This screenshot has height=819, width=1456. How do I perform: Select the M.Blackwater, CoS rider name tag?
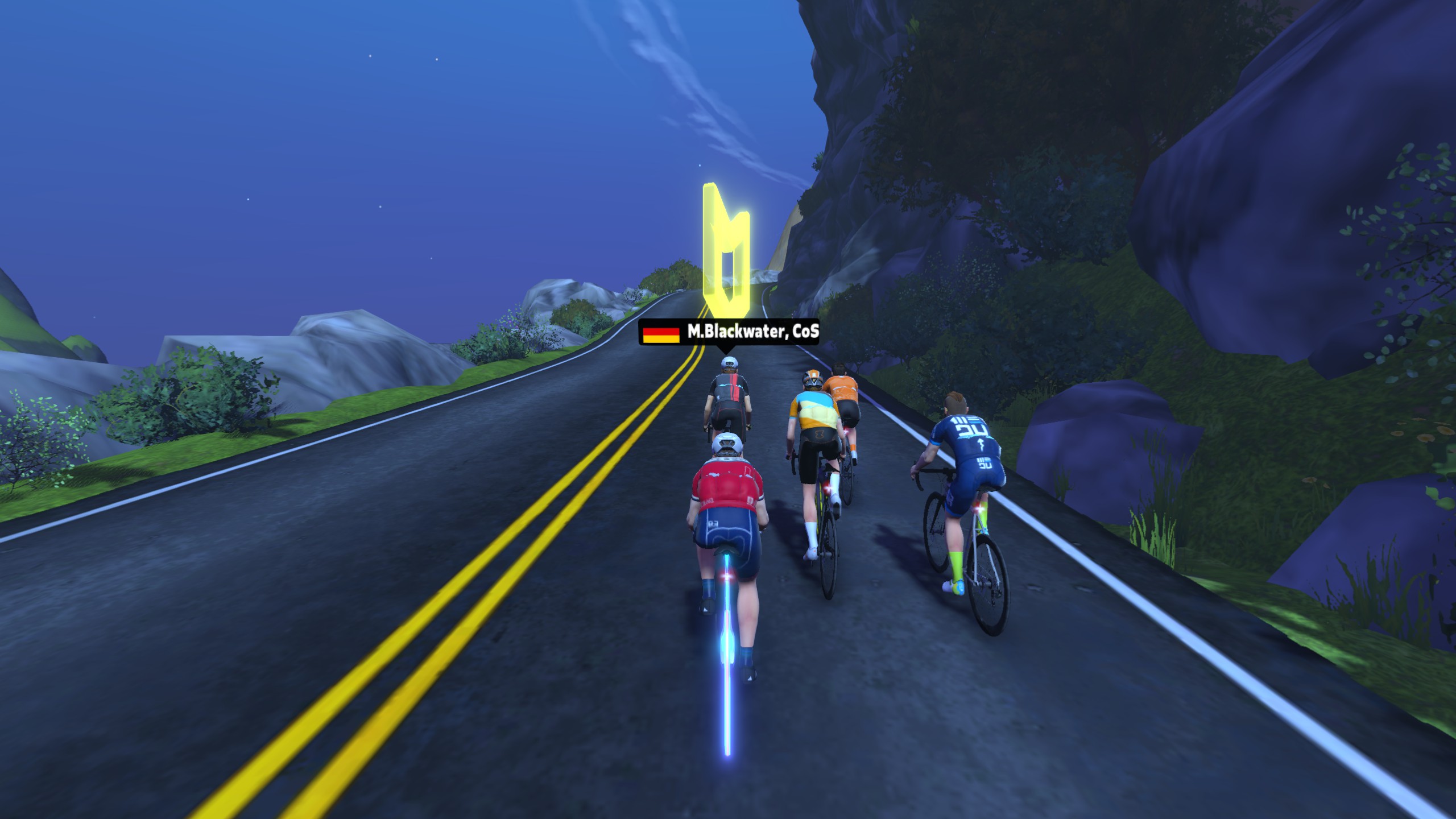coord(730,333)
